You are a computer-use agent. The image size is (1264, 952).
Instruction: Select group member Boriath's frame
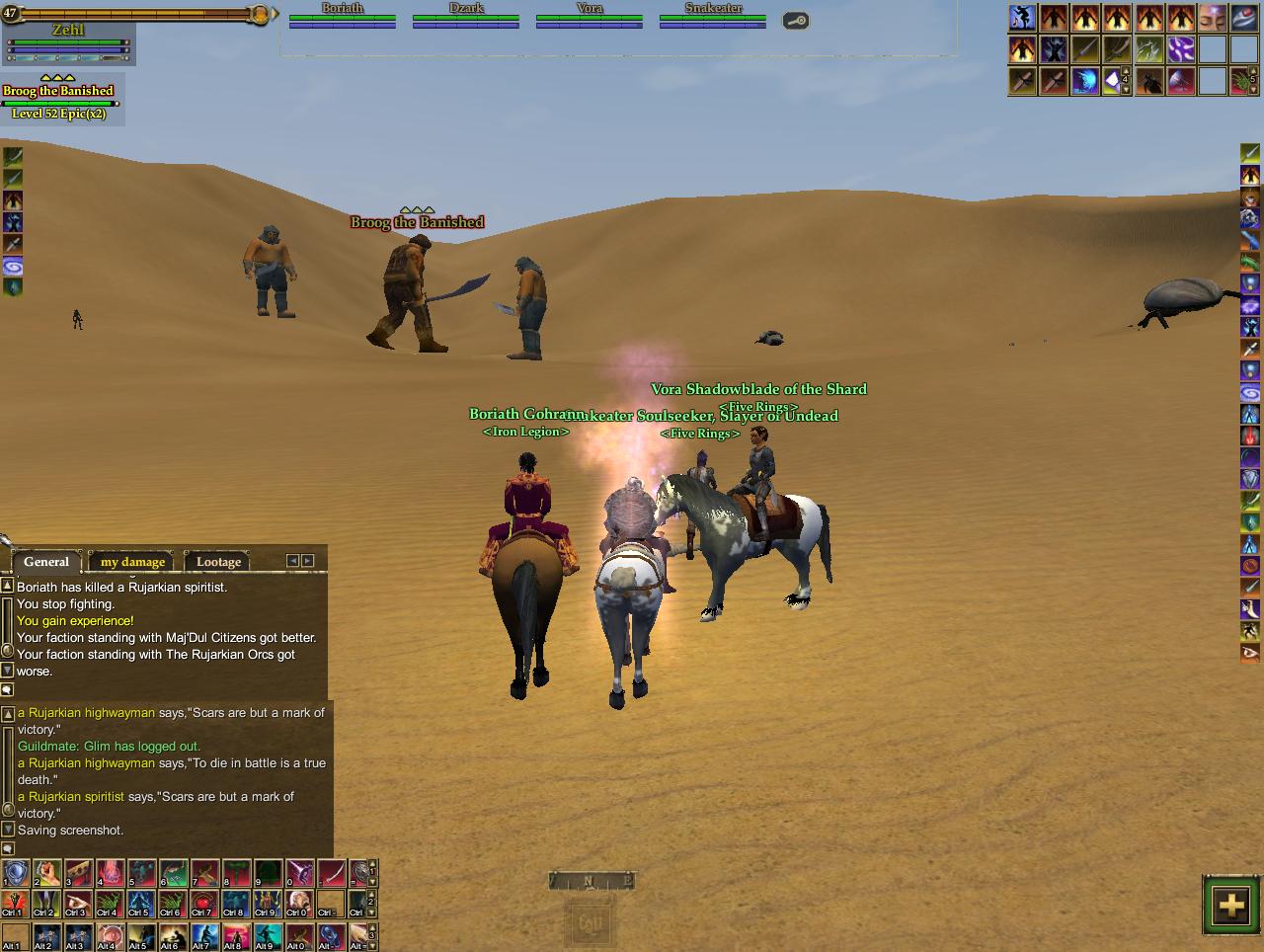(343, 15)
